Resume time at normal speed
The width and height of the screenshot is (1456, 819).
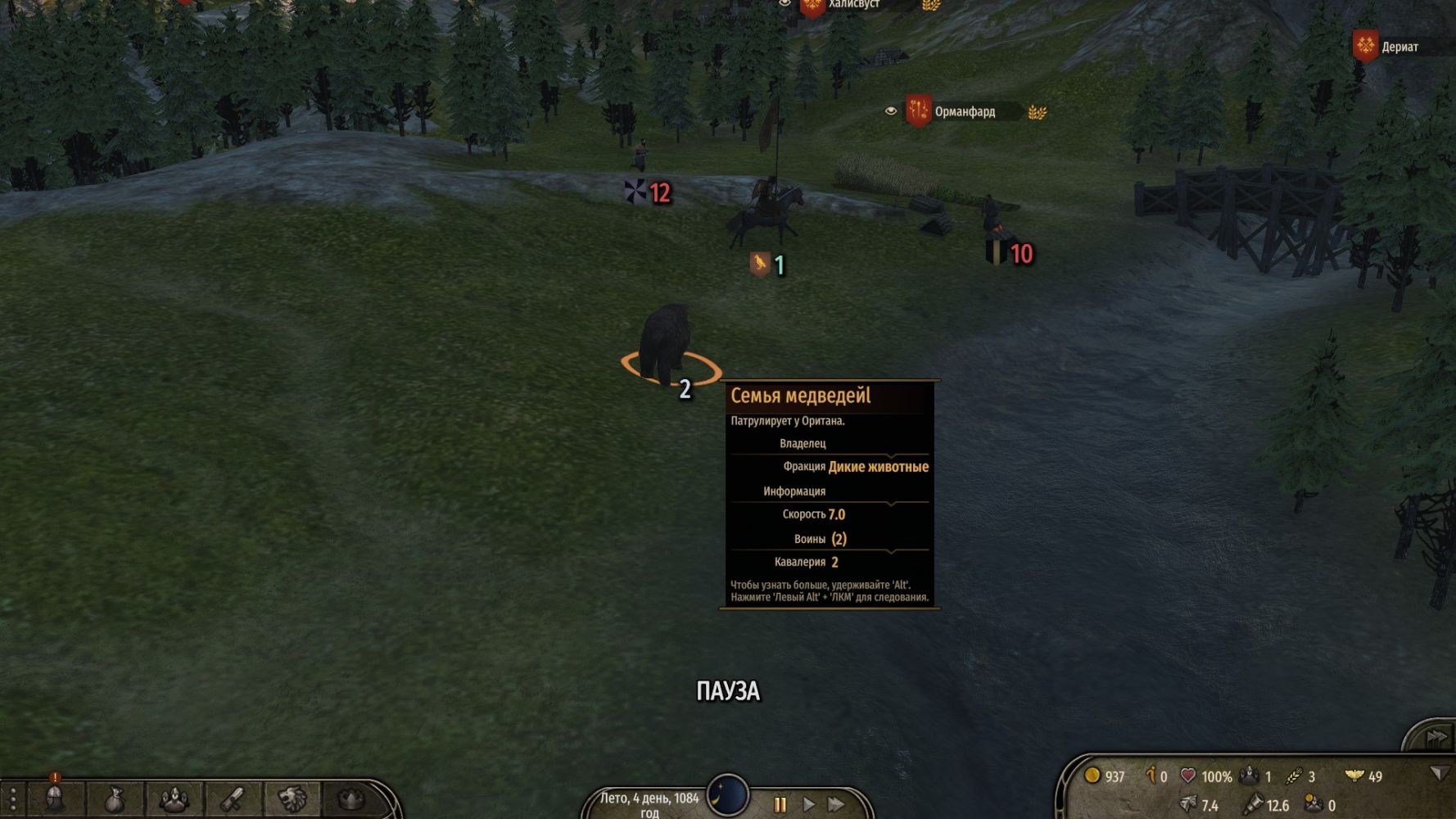coord(808,804)
